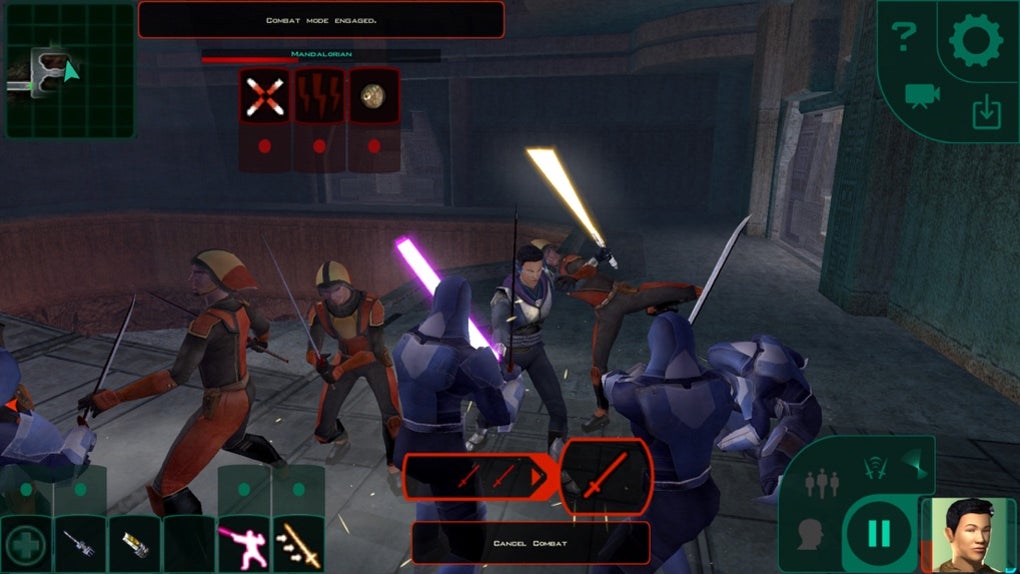The image size is (1020, 574).
Task: Toggle the camera icon button
Action: (922, 96)
